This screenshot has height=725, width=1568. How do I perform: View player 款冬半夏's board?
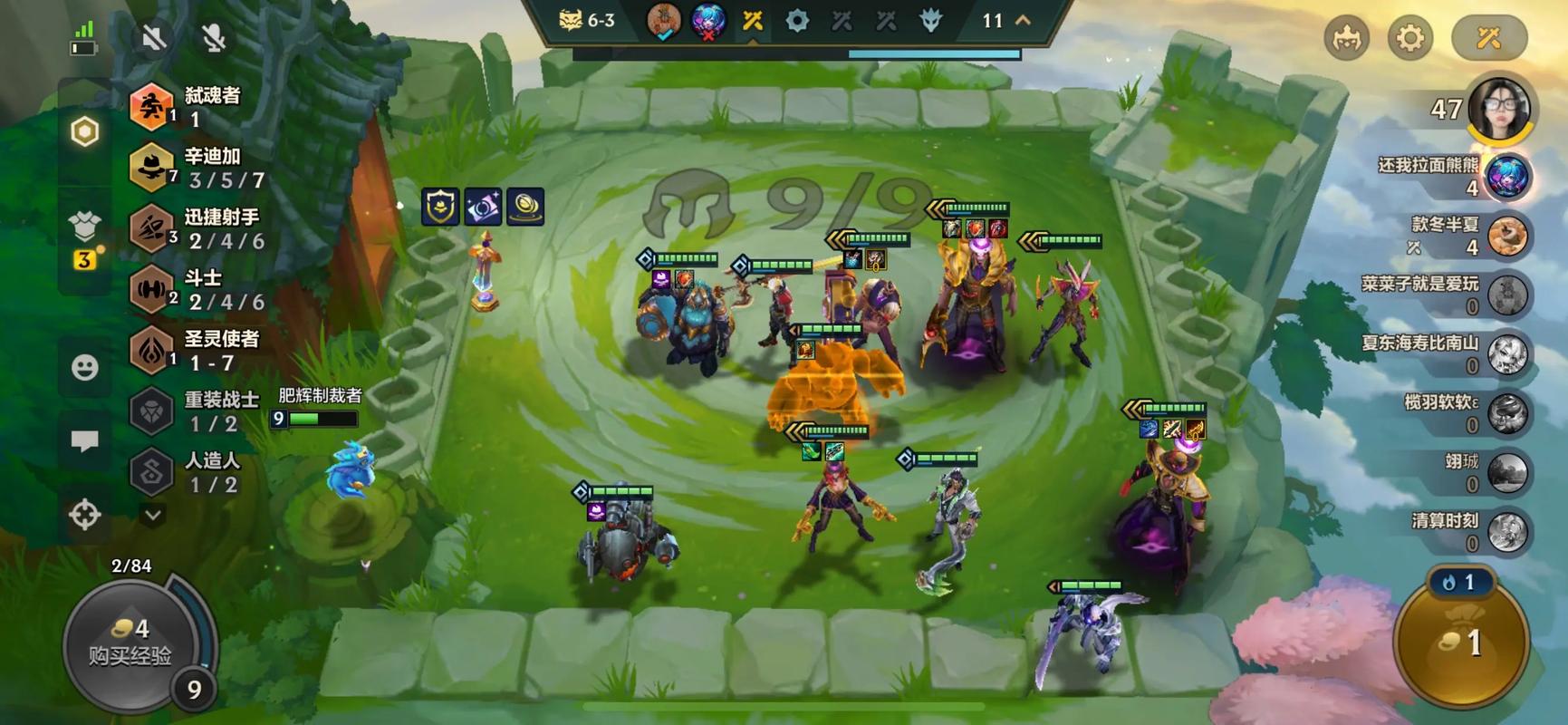pos(1507,236)
